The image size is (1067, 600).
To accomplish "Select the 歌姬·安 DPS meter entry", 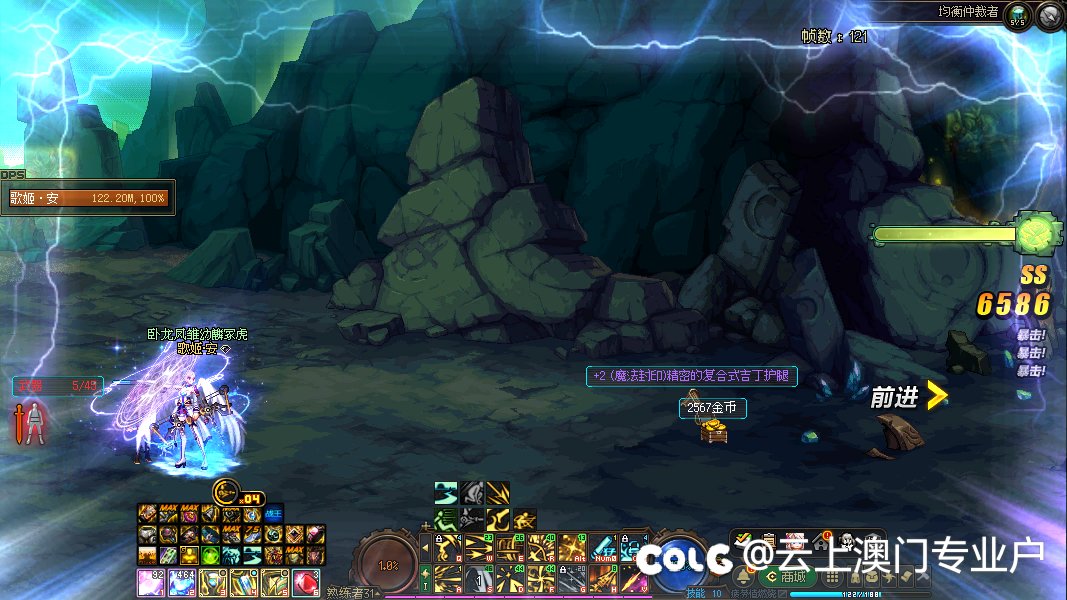I will (x=88, y=198).
